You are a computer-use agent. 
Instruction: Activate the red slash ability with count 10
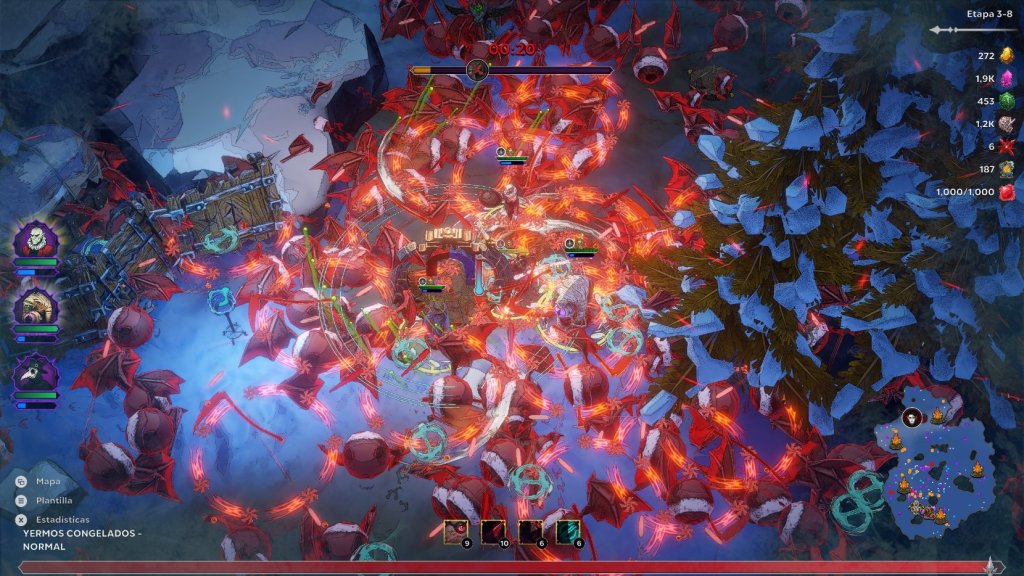pos(492,532)
